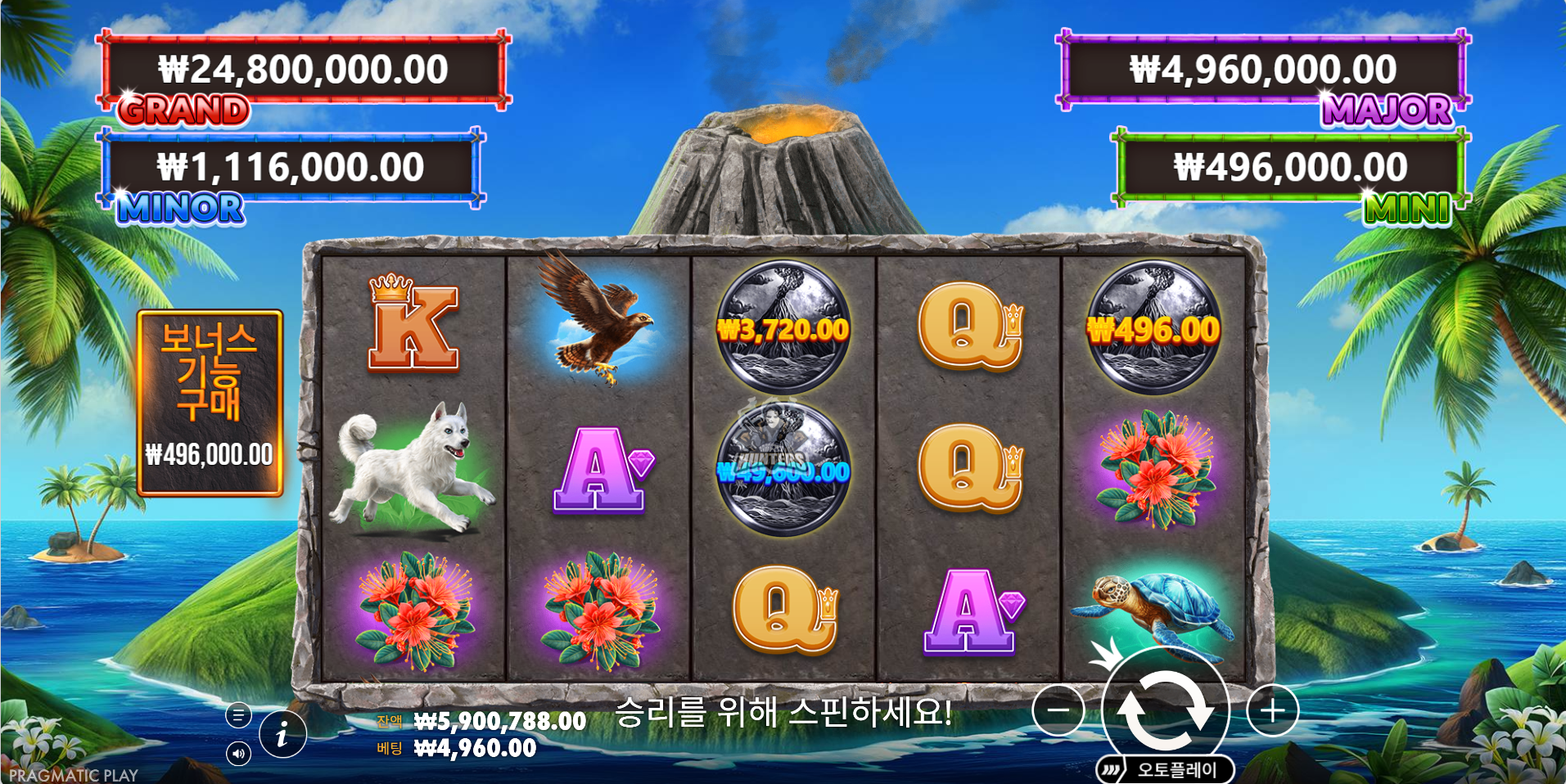Spin the reels with the circular arrow button

(x=1166, y=709)
